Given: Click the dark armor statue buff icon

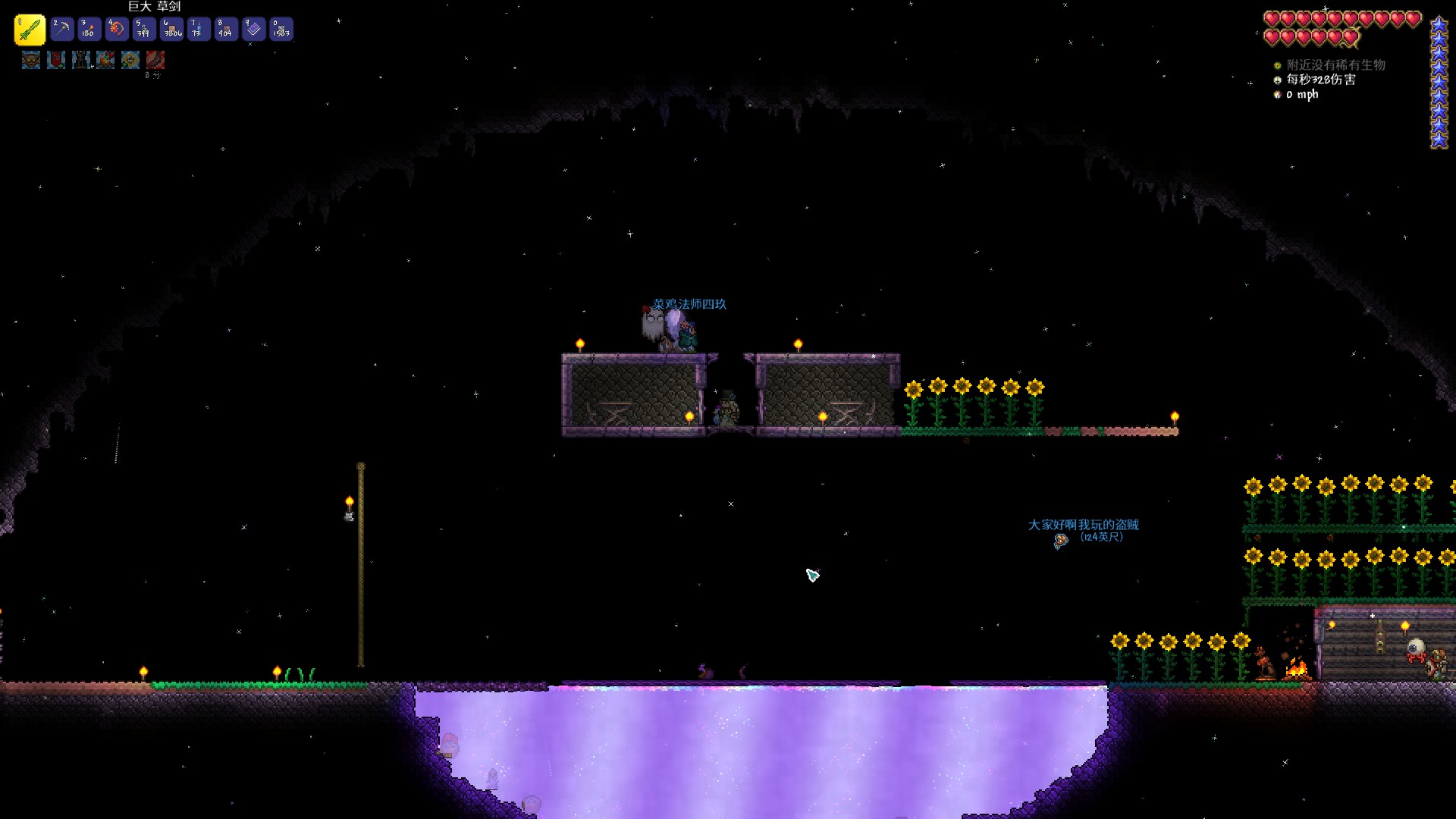Looking at the screenshot, I should [x=81, y=59].
